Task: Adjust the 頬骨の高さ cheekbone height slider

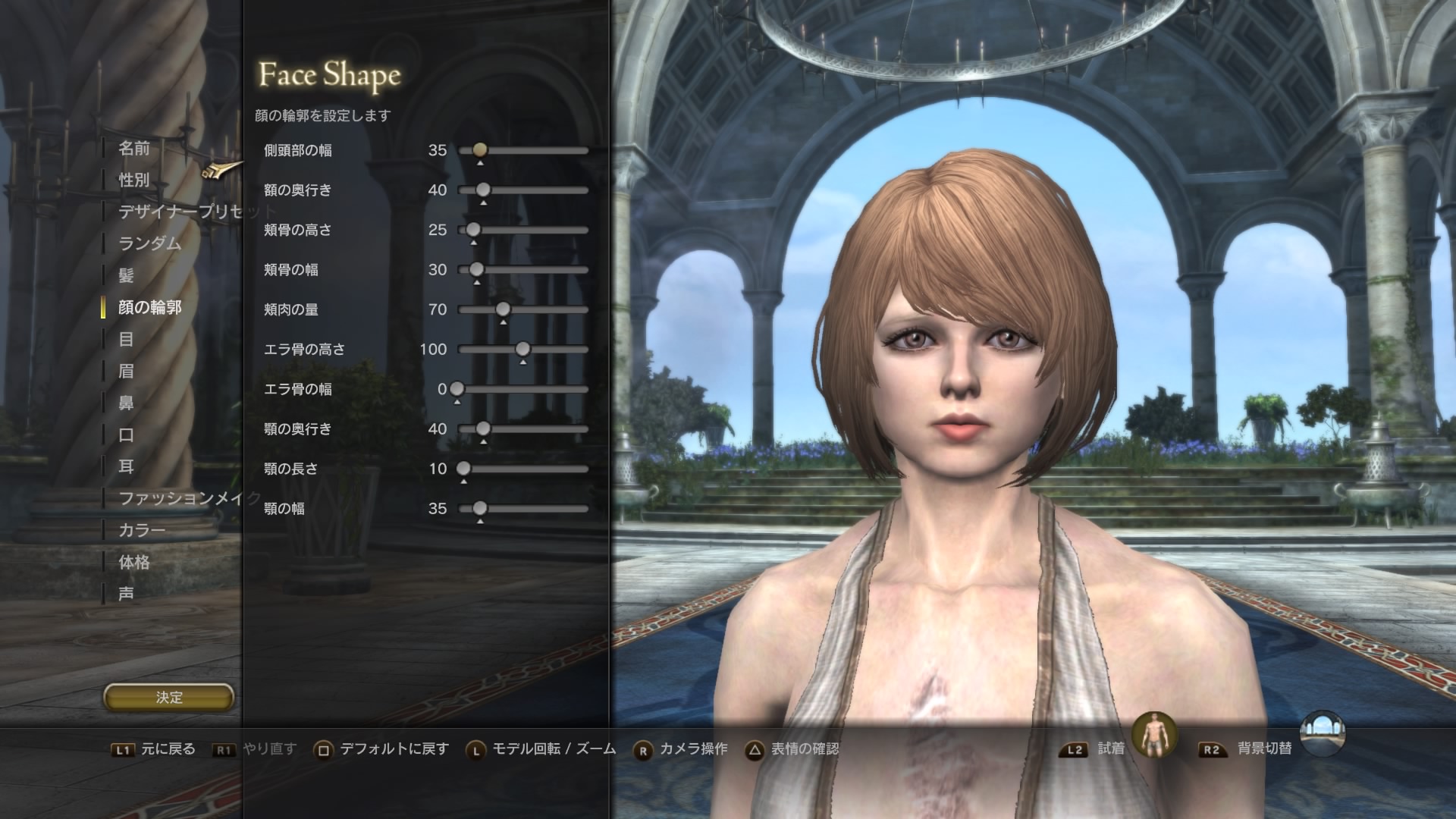Action: click(473, 230)
